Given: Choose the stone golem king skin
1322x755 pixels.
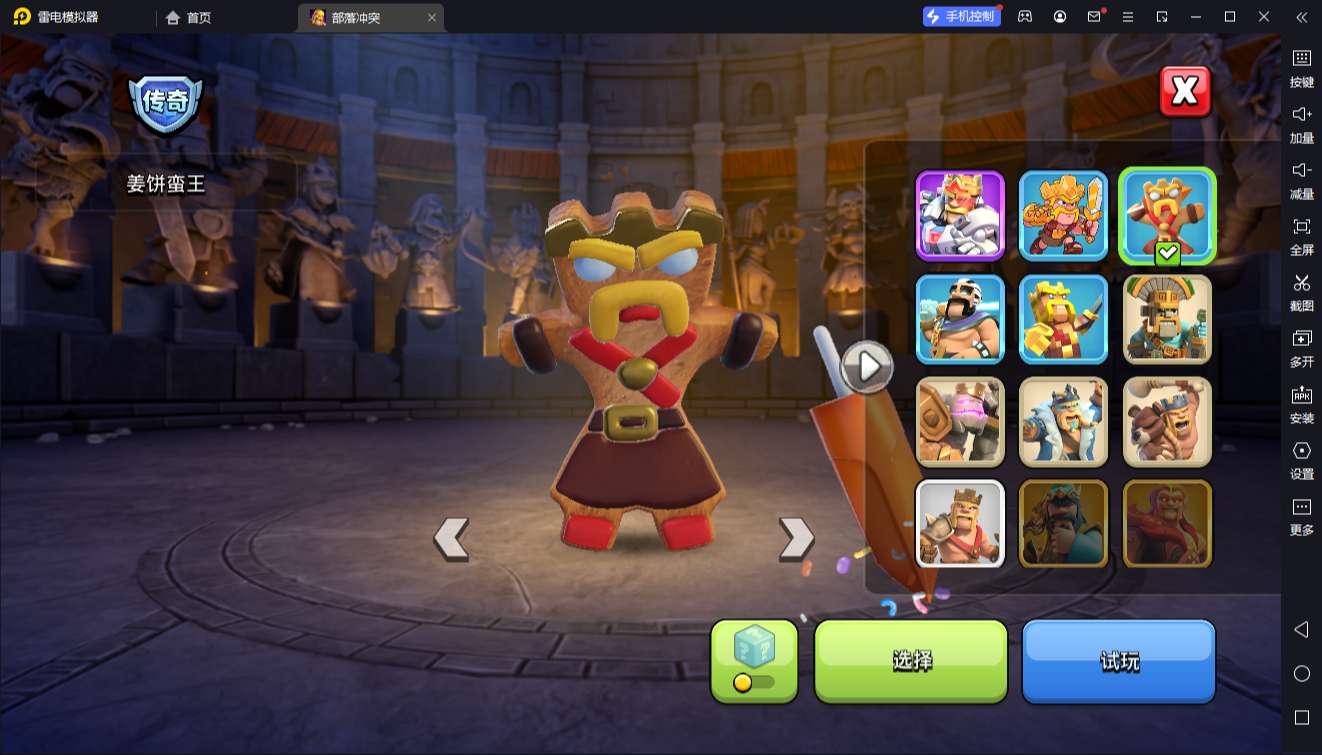Looking at the screenshot, I should 960,422.
